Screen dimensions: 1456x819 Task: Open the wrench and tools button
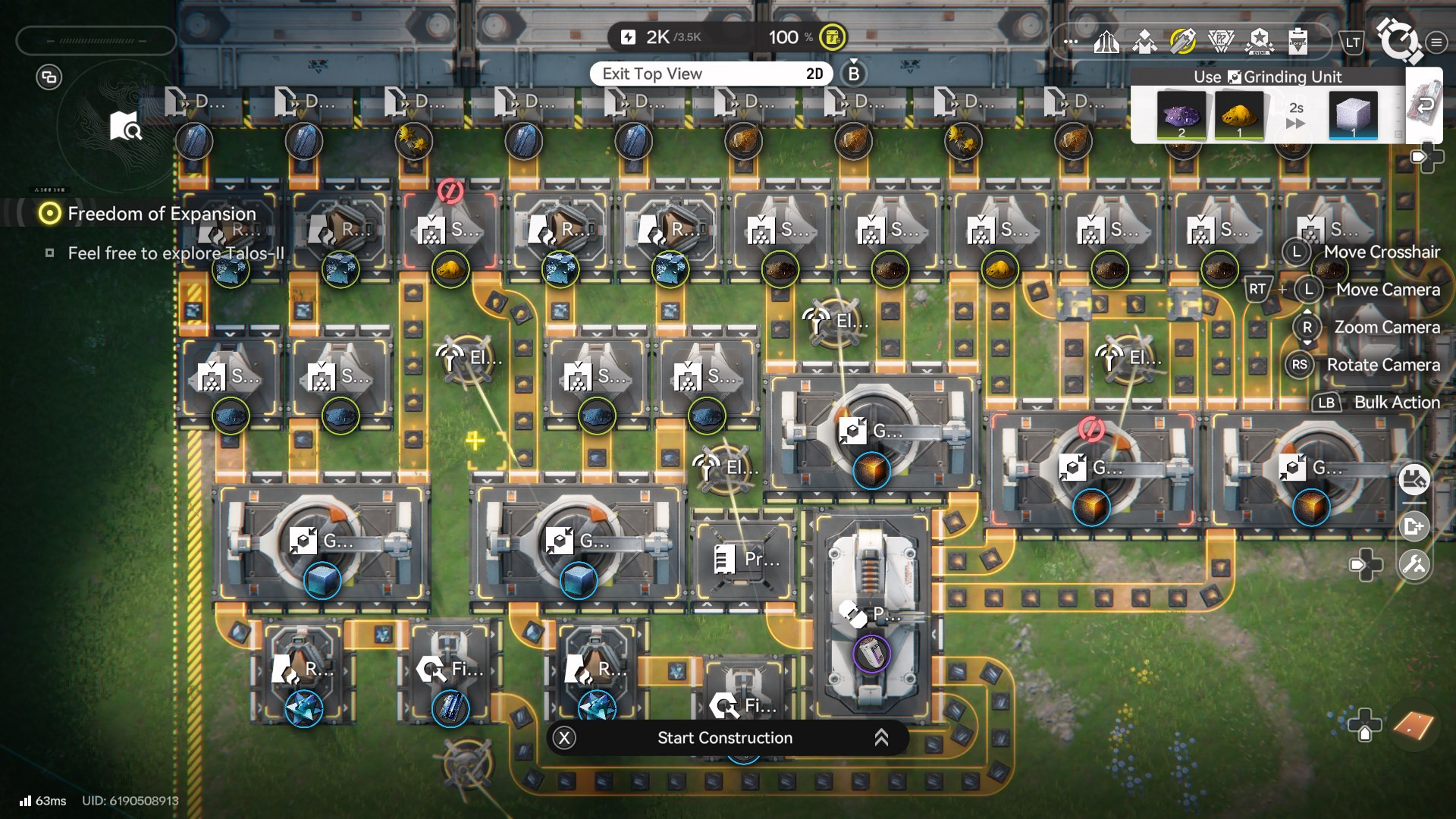tap(1414, 565)
